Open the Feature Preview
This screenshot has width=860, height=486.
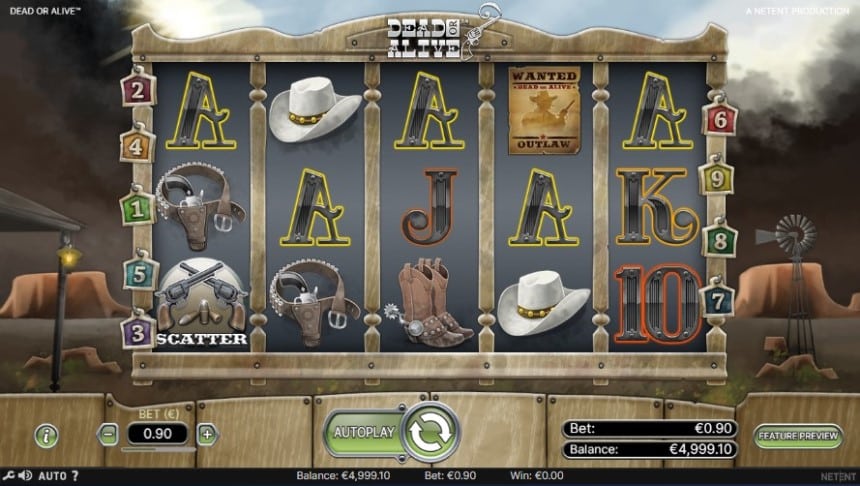[x=799, y=435]
